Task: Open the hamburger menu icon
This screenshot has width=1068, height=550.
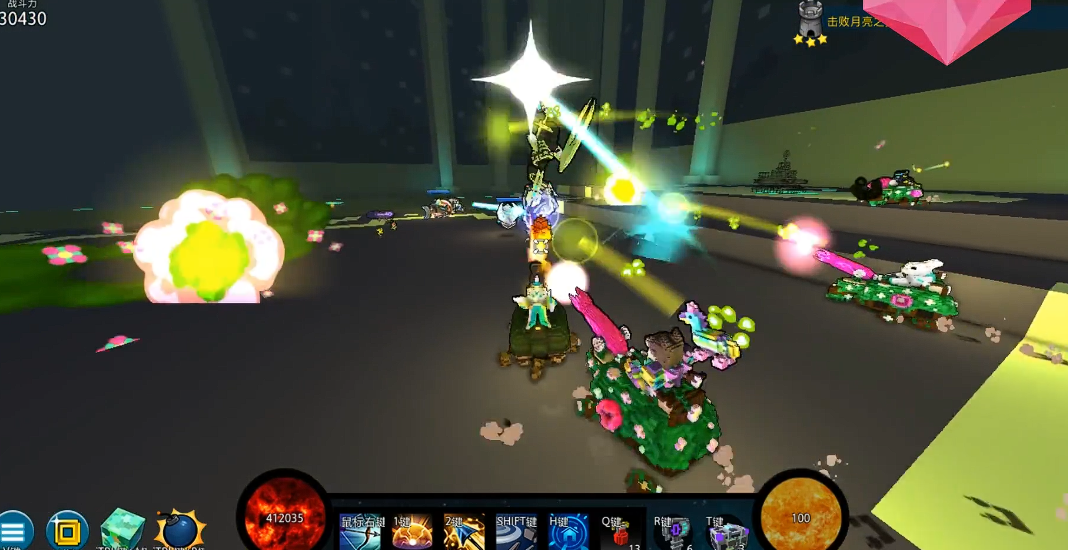Action: pyautogui.click(x=13, y=532)
